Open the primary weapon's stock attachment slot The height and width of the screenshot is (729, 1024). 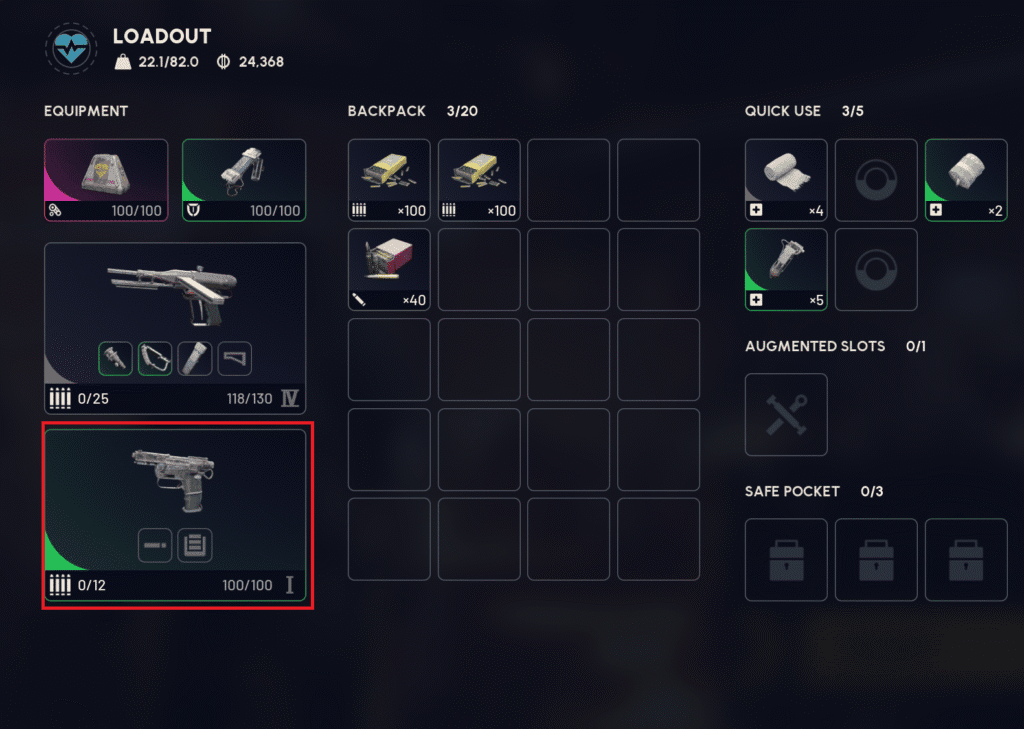(x=235, y=358)
